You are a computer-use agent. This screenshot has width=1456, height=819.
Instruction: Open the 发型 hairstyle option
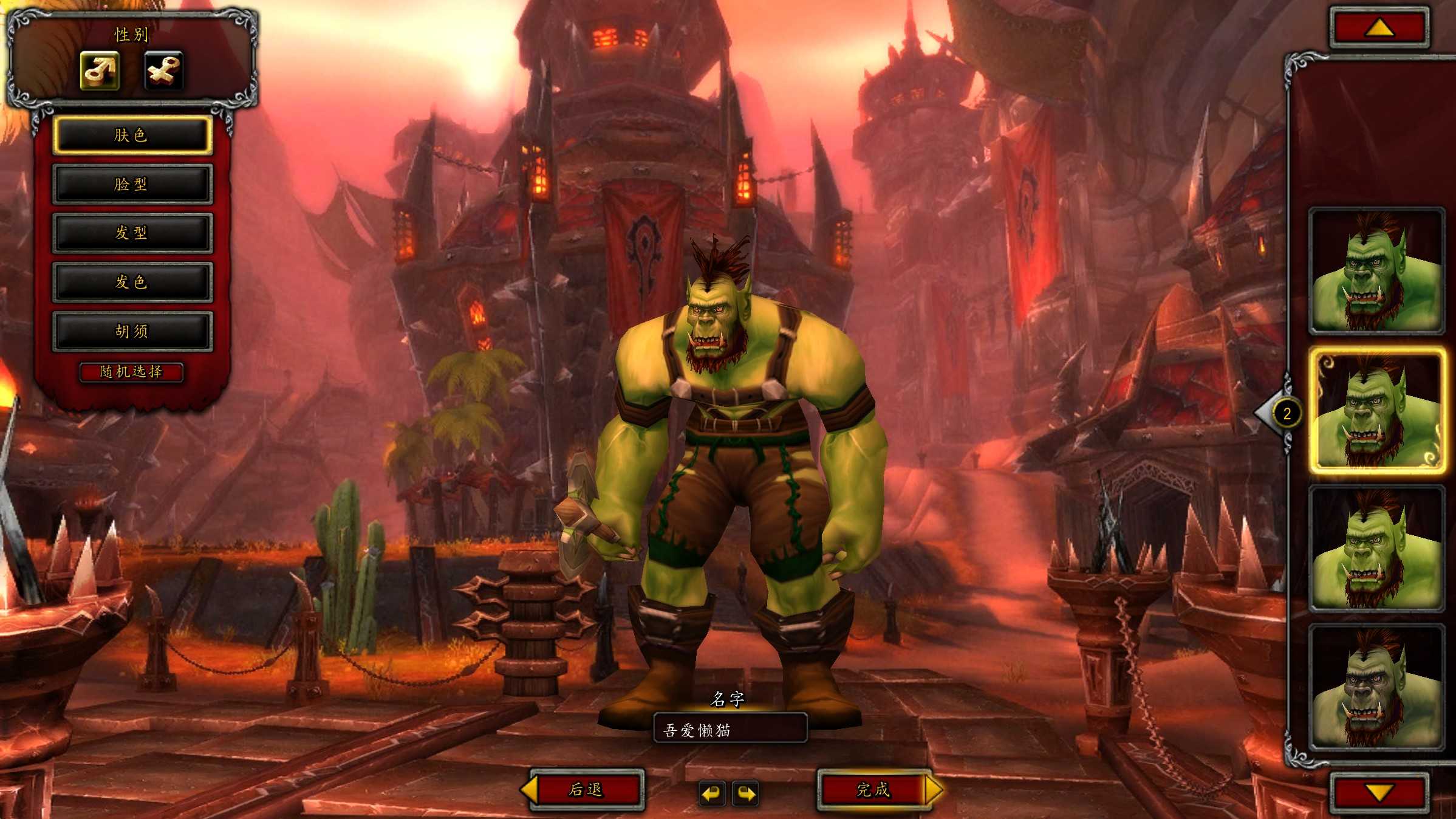pos(132,233)
